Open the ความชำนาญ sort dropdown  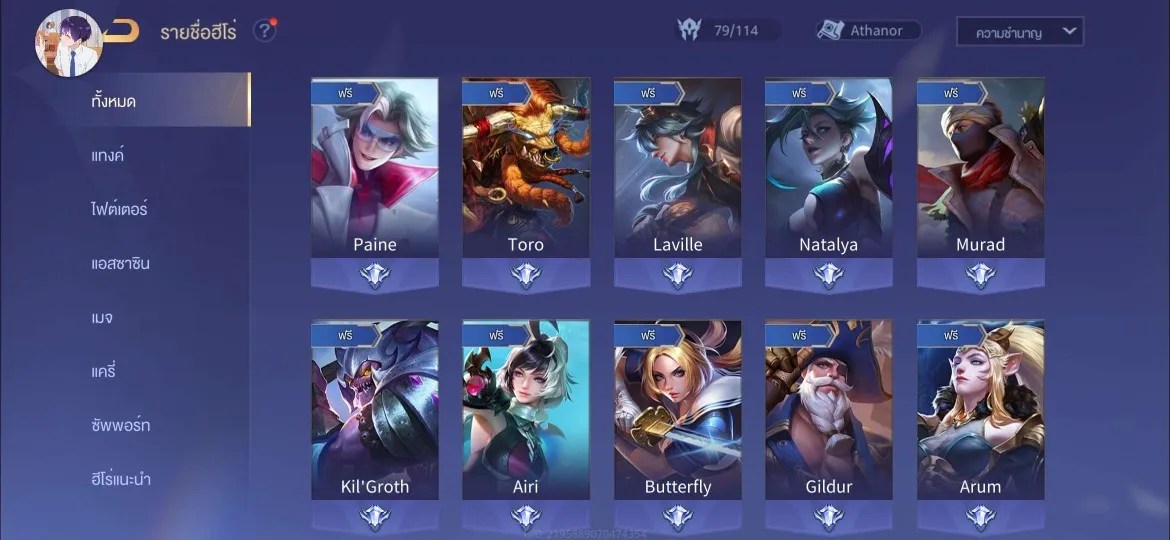tap(1019, 32)
